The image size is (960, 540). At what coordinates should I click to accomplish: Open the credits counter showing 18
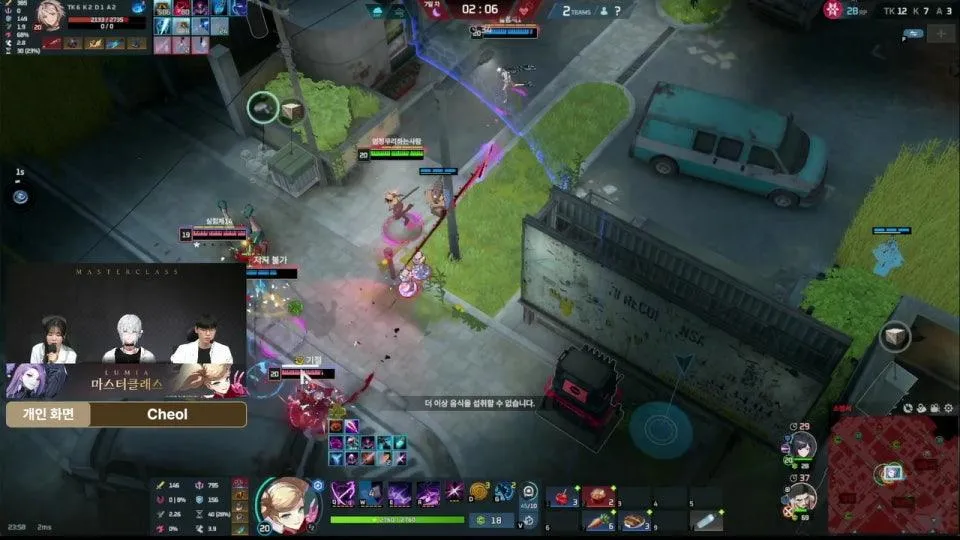(489, 520)
